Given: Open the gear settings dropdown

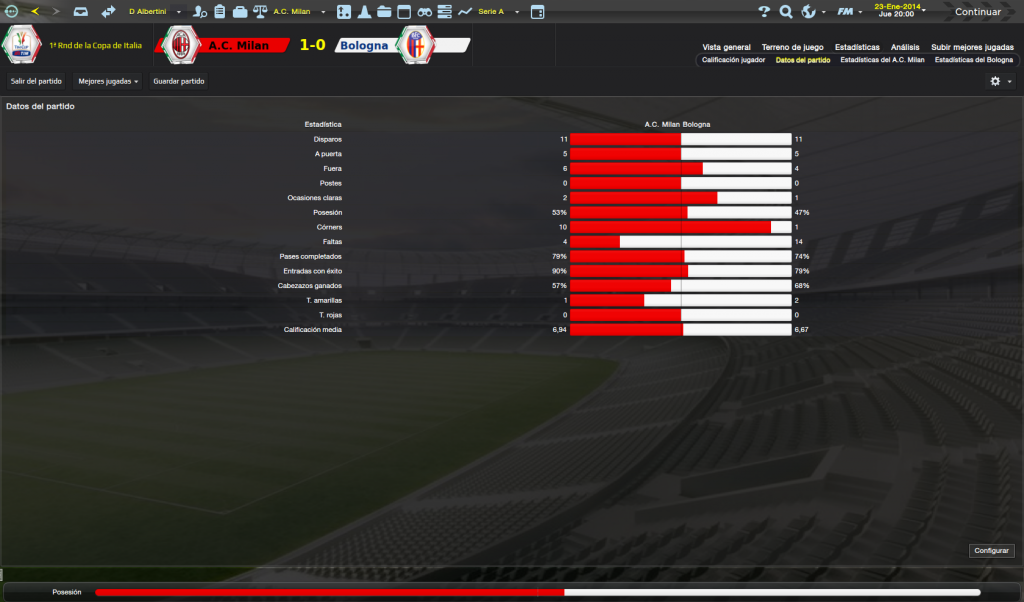Looking at the screenshot, I should (x=1000, y=81).
